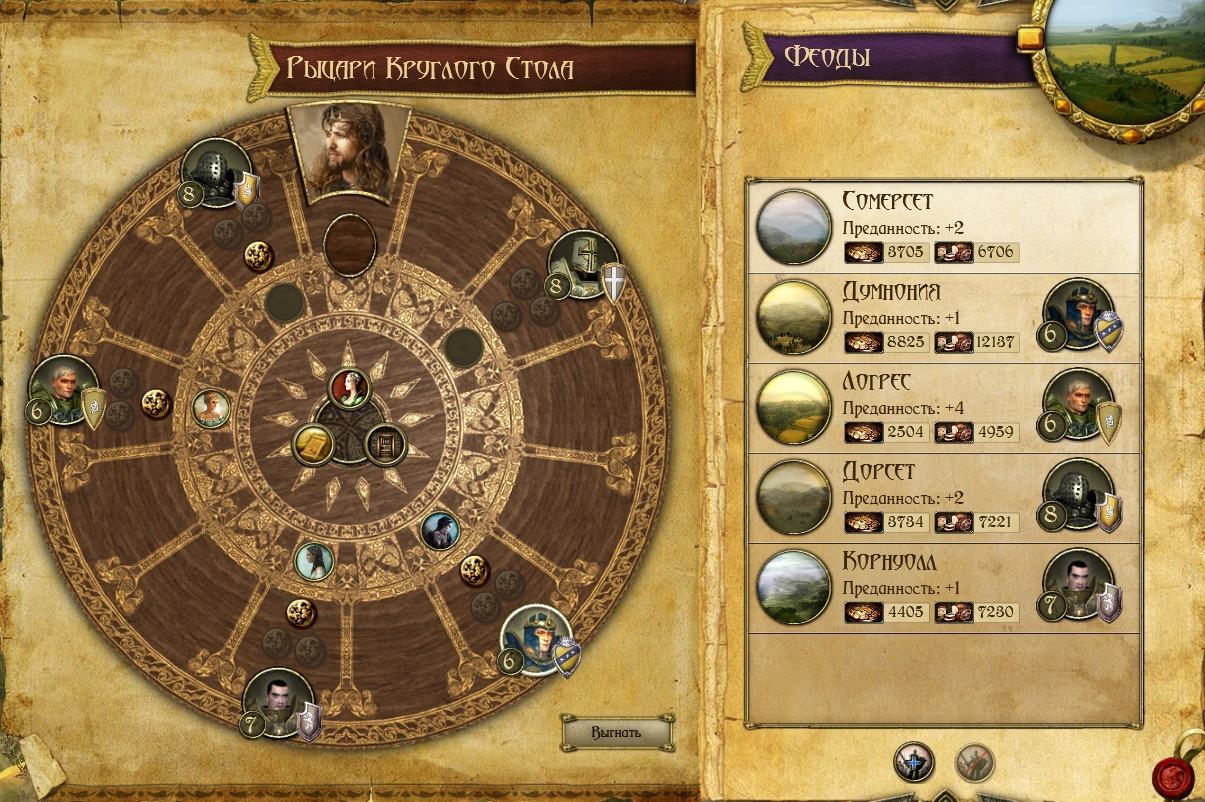Open the Дорсет fief landscape thumbnail
This screenshot has height=802, width=1205.
tap(794, 498)
